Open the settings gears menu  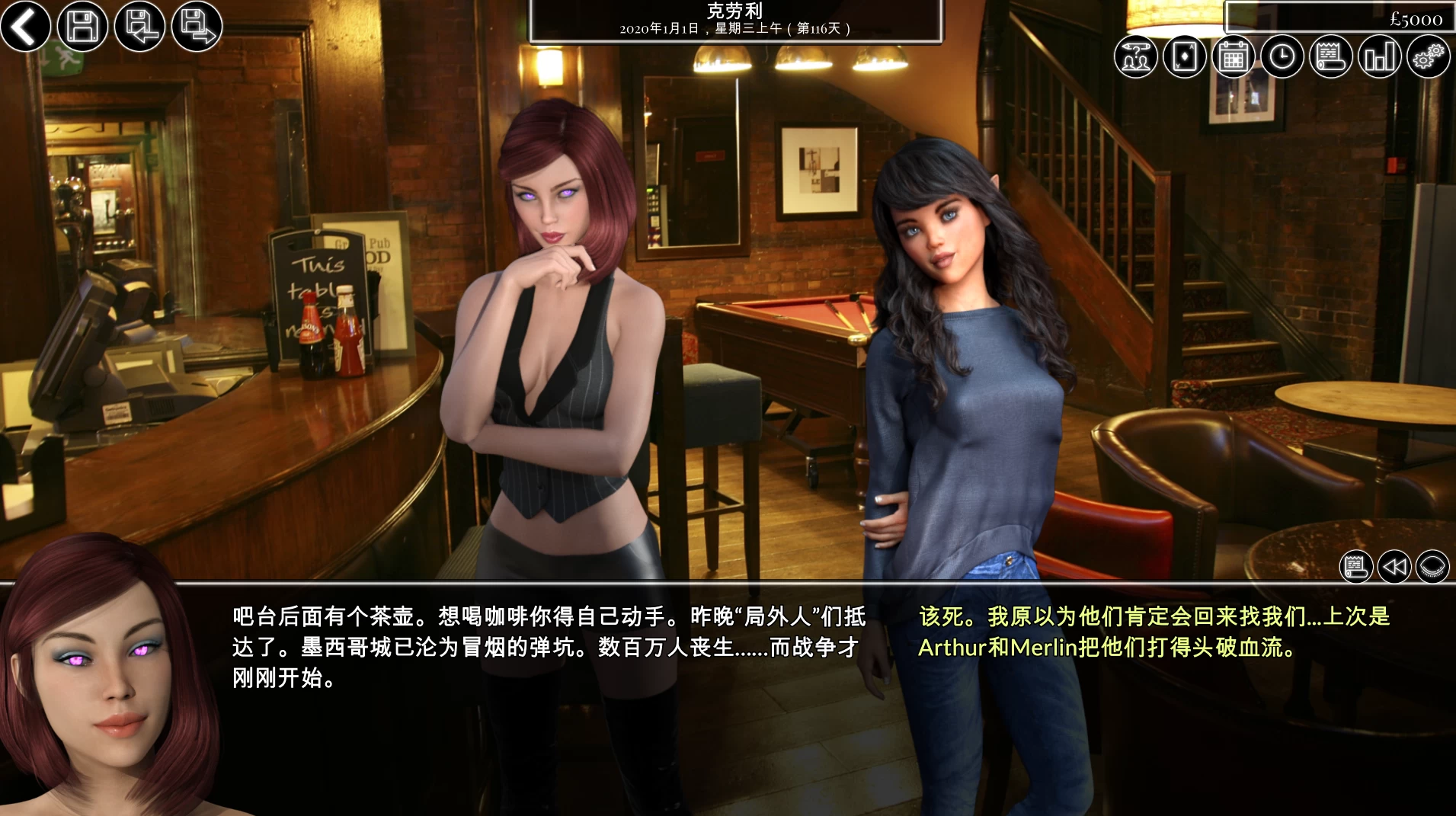pyautogui.click(x=1430, y=56)
